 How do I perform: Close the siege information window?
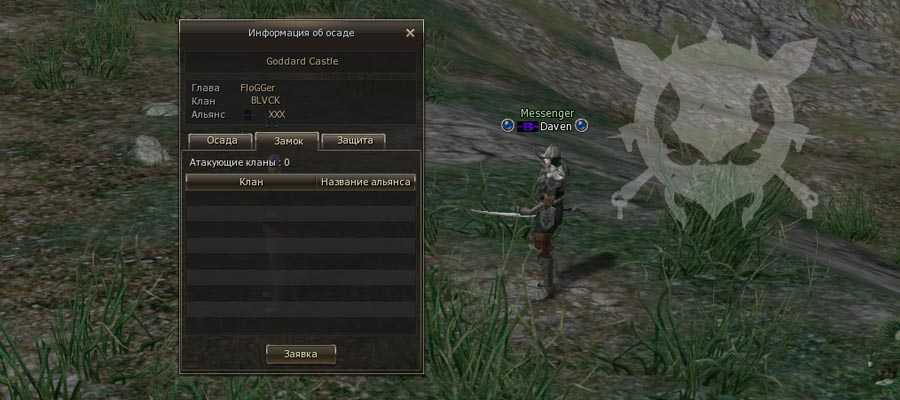coord(410,33)
